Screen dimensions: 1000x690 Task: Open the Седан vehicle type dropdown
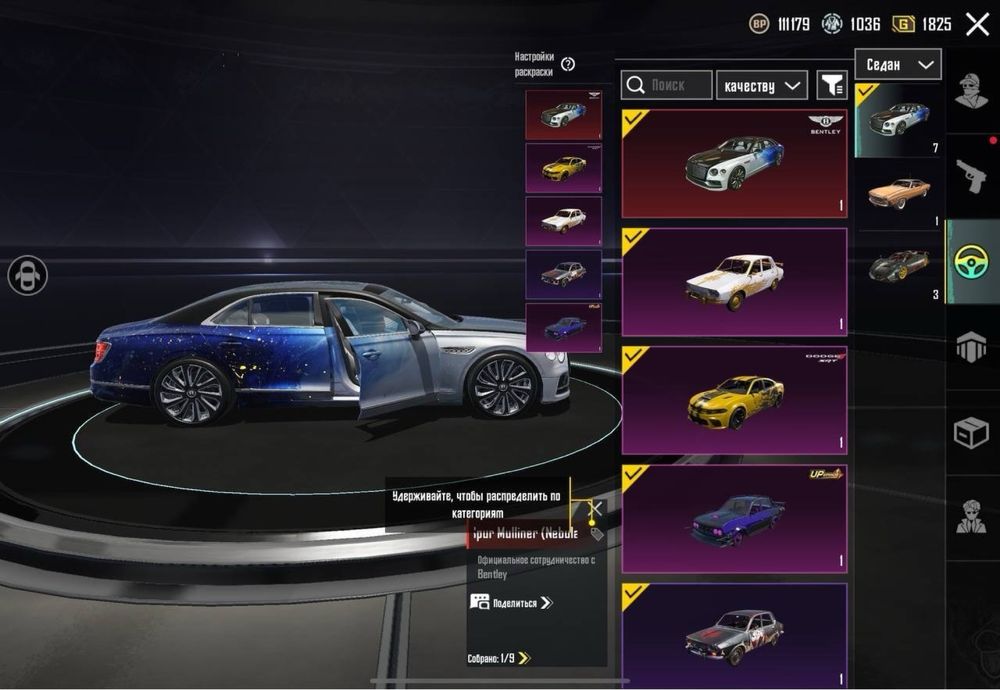click(897, 65)
